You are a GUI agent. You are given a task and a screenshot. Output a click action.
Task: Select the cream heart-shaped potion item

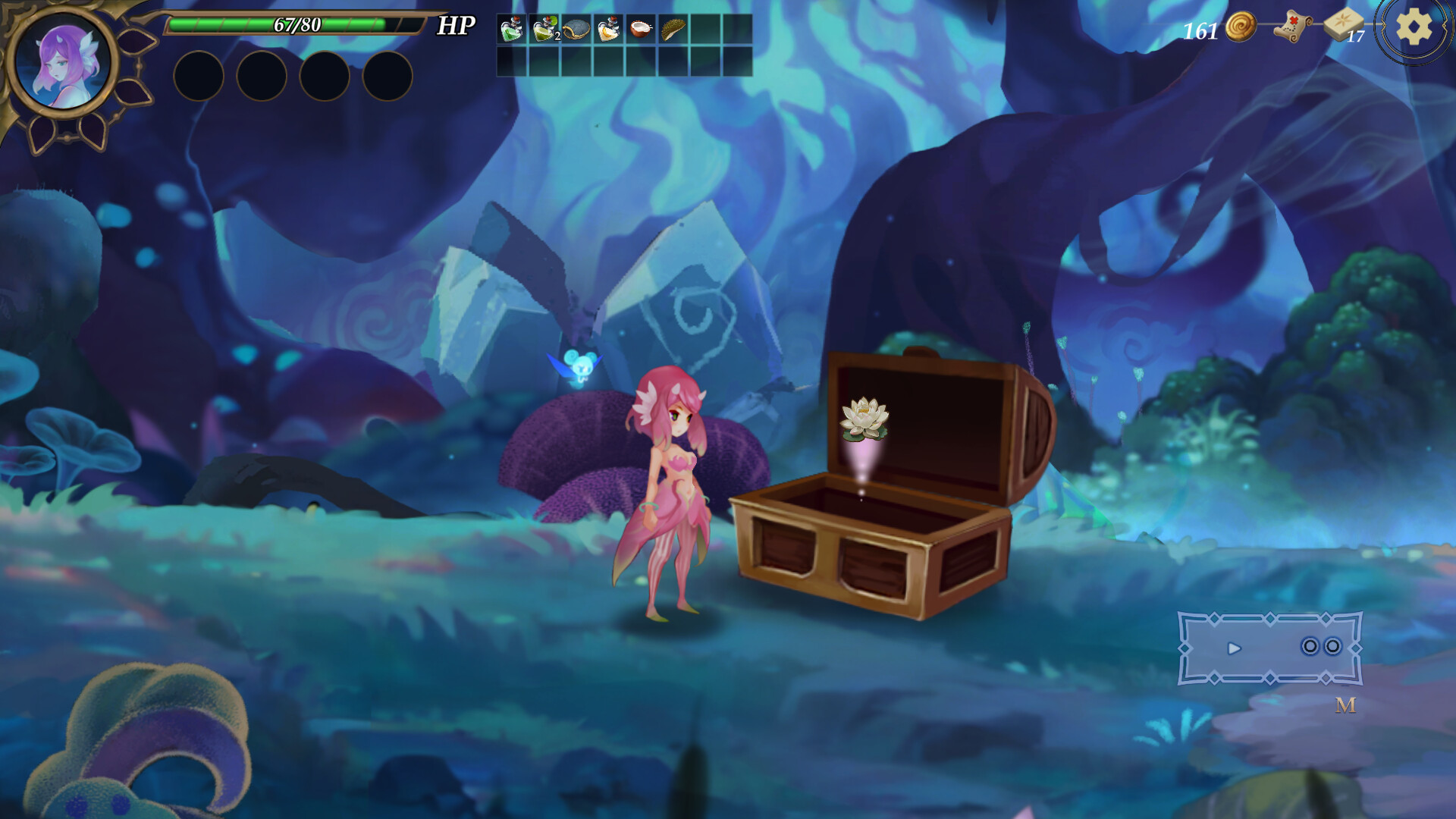pyautogui.click(x=608, y=31)
